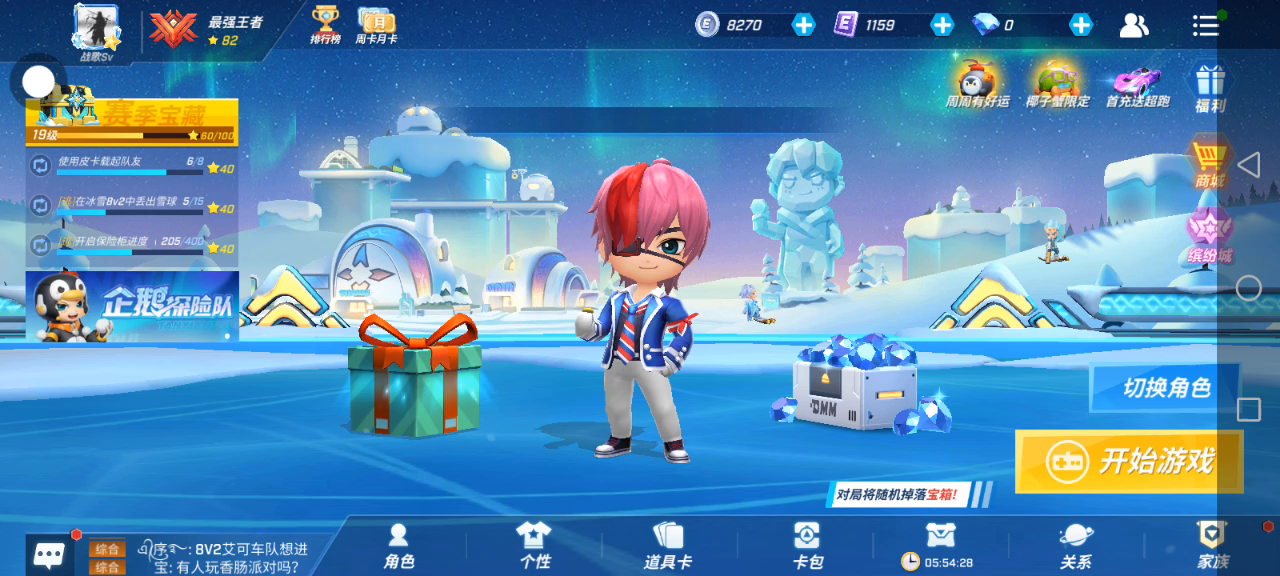This screenshot has height=576, width=1280.
Task: Click 切换角色 to switch character
Action: (1165, 388)
